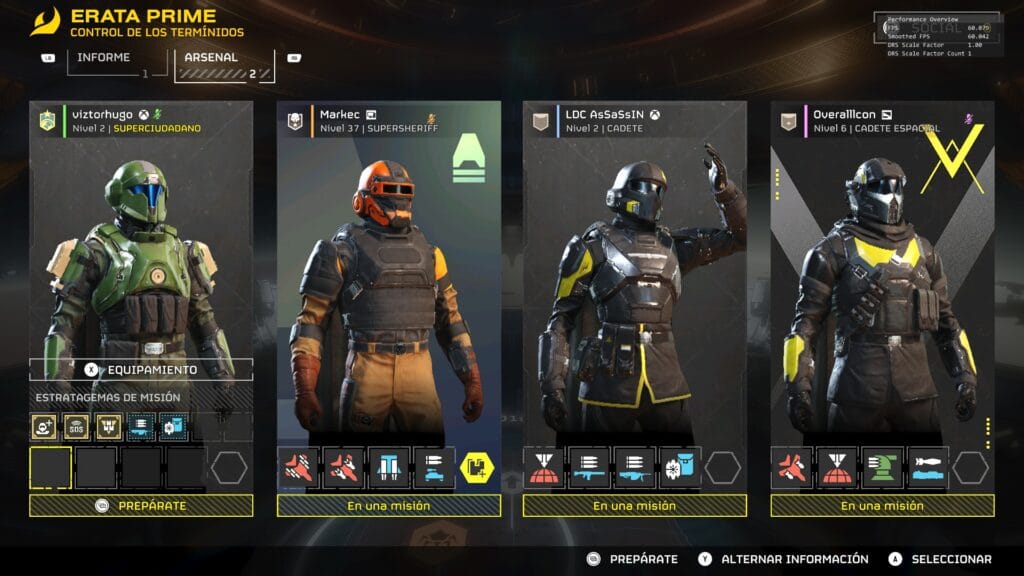Select the yellow highlighted empty stratagem slot

[50, 467]
